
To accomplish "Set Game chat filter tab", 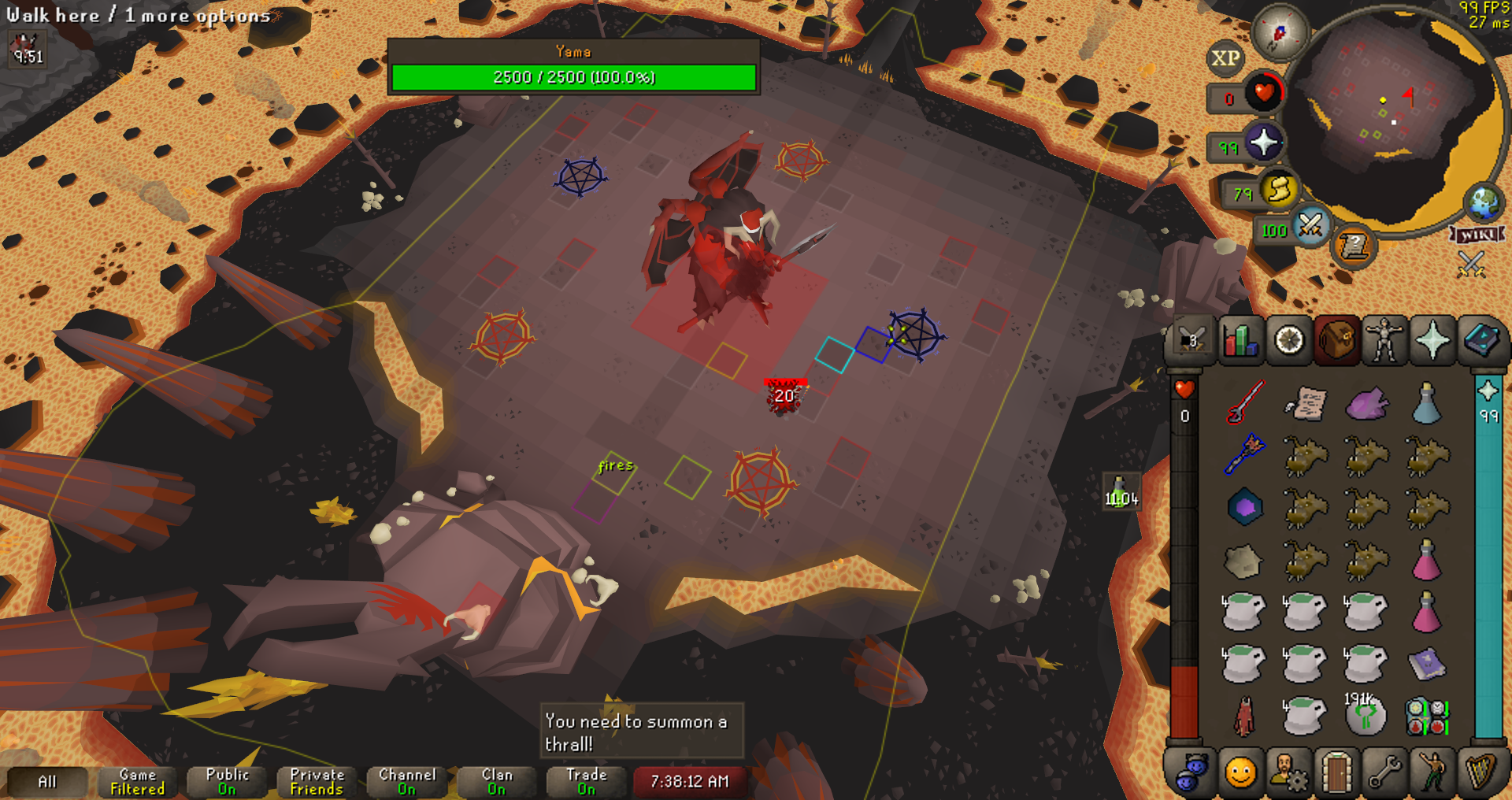I will (138, 781).
